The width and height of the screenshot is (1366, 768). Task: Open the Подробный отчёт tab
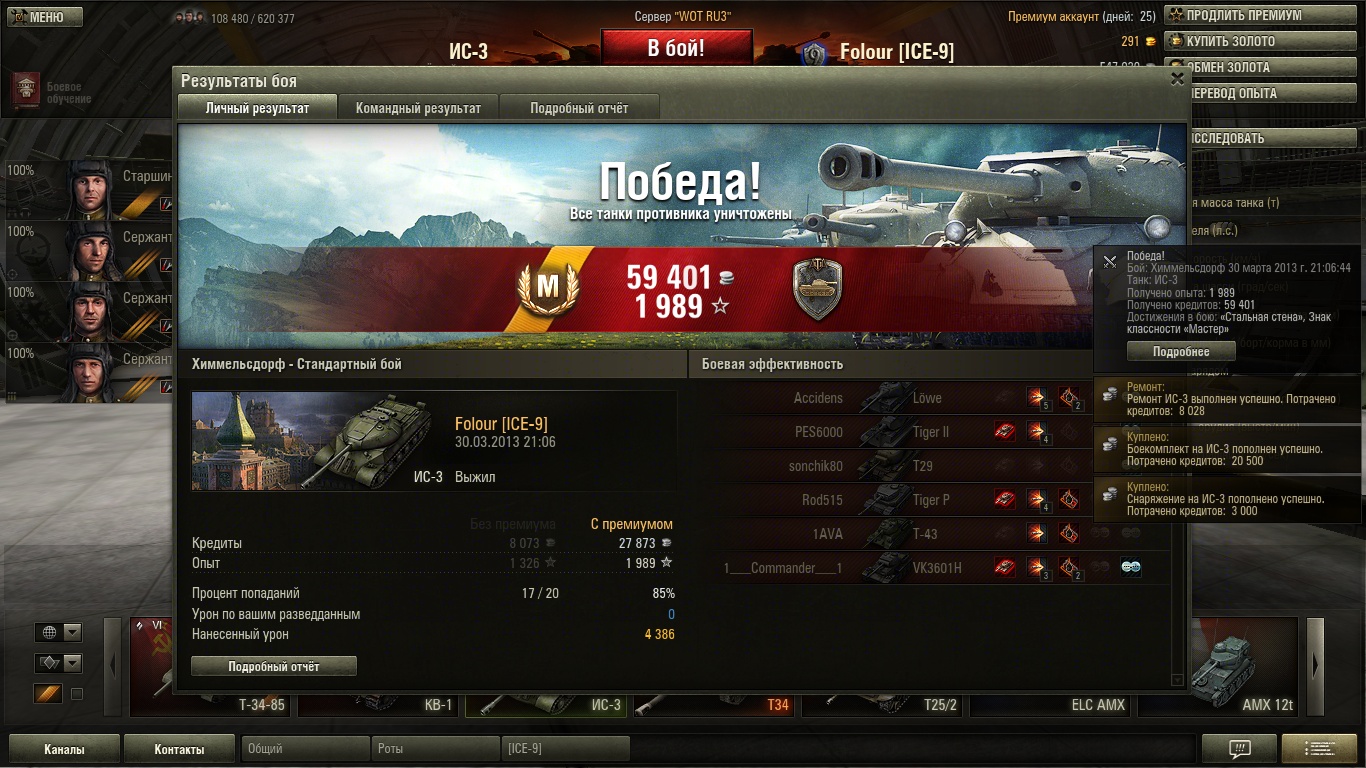579,108
